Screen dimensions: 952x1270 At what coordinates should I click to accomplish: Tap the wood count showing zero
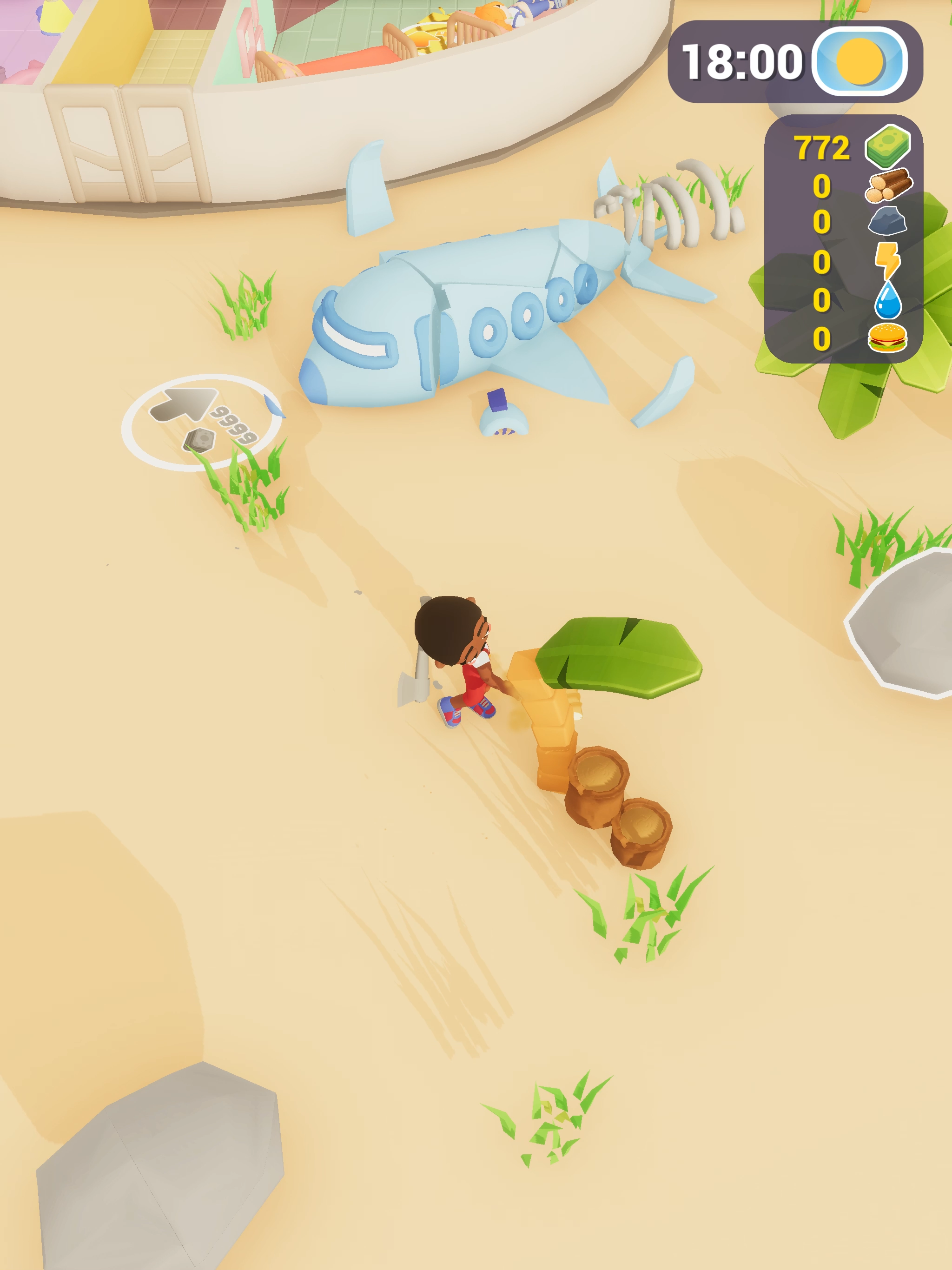click(x=822, y=186)
